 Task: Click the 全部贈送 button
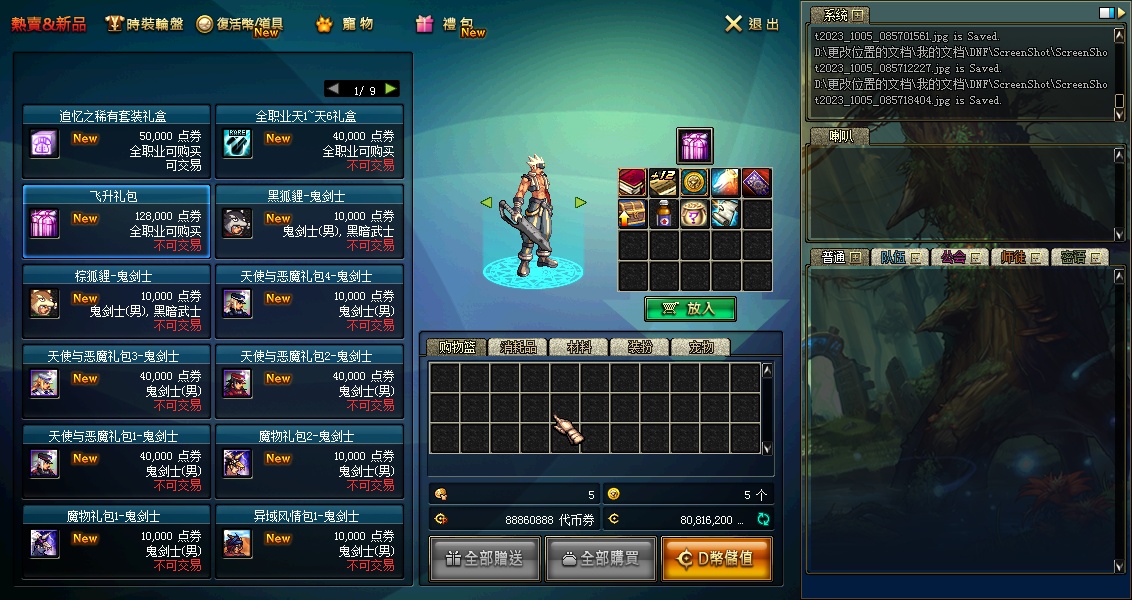[x=485, y=559]
